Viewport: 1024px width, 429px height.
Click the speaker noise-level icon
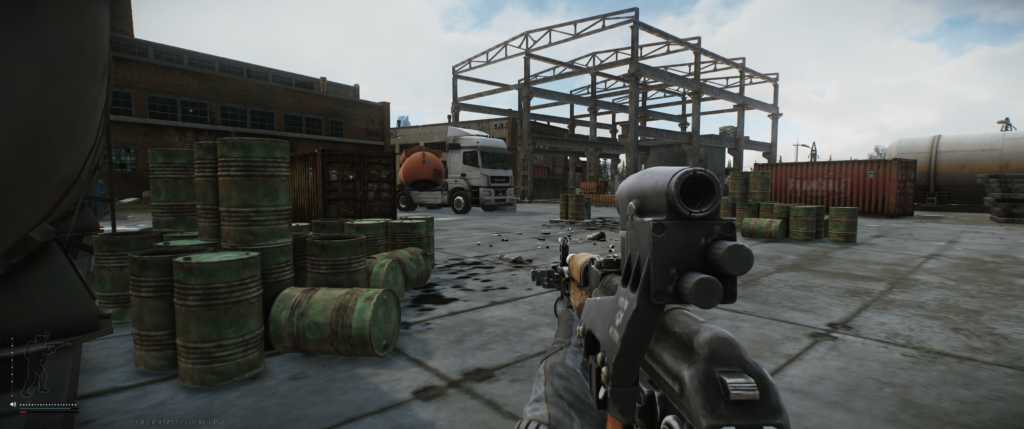(x=13, y=404)
